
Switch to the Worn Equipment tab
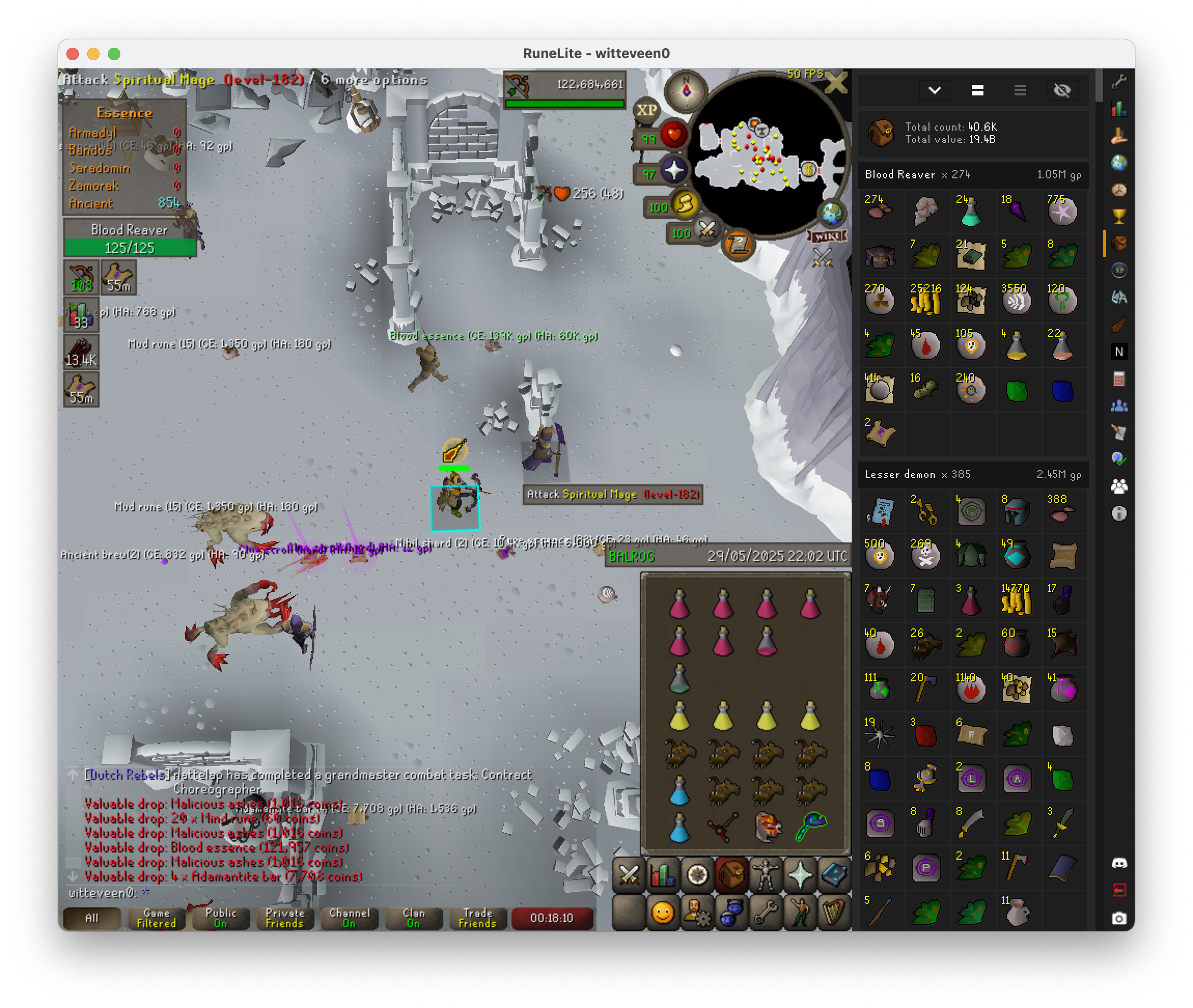tap(766, 875)
